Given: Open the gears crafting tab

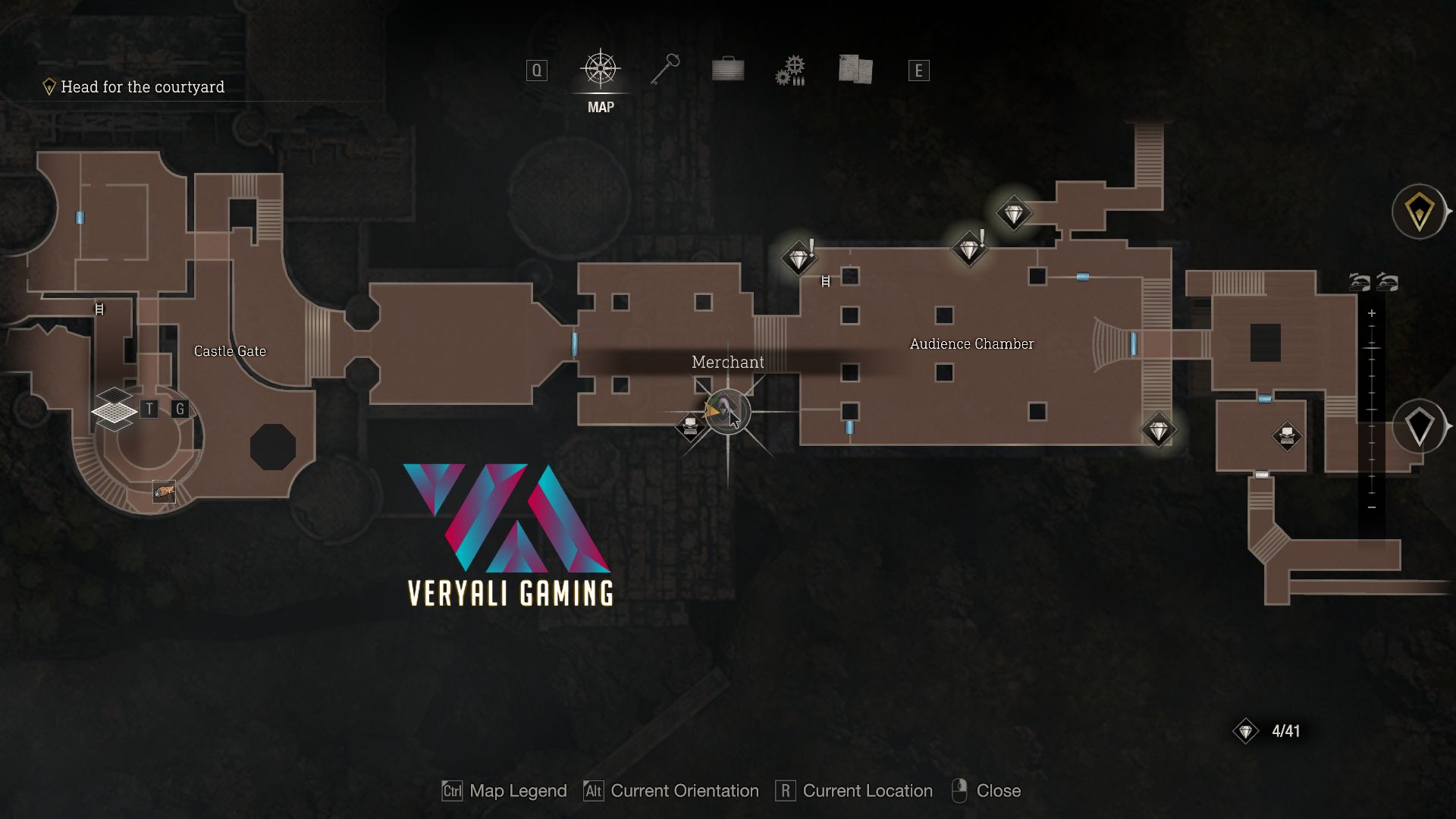Looking at the screenshot, I should [790, 71].
